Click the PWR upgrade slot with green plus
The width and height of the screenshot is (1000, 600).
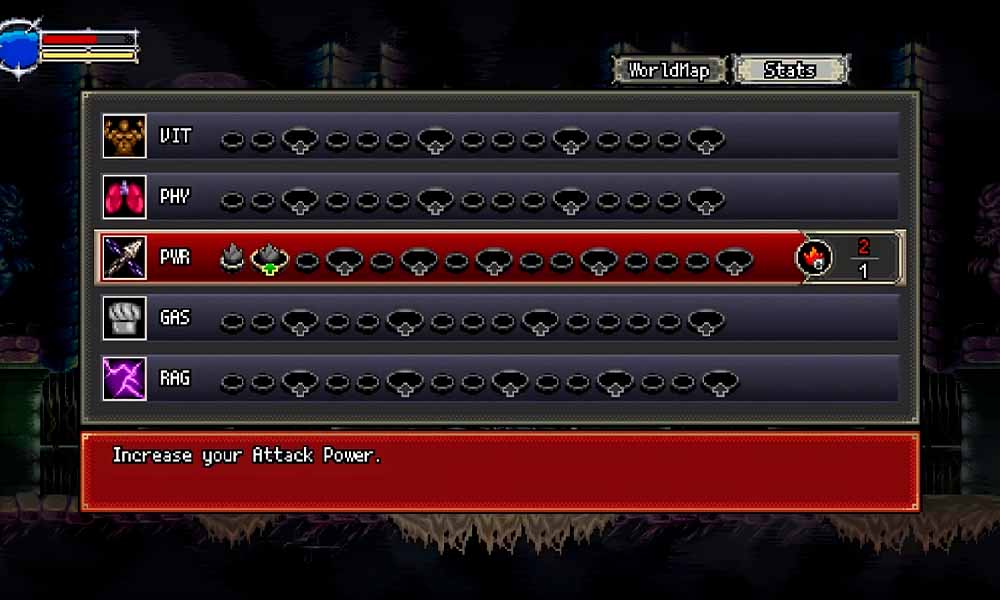pos(269,260)
